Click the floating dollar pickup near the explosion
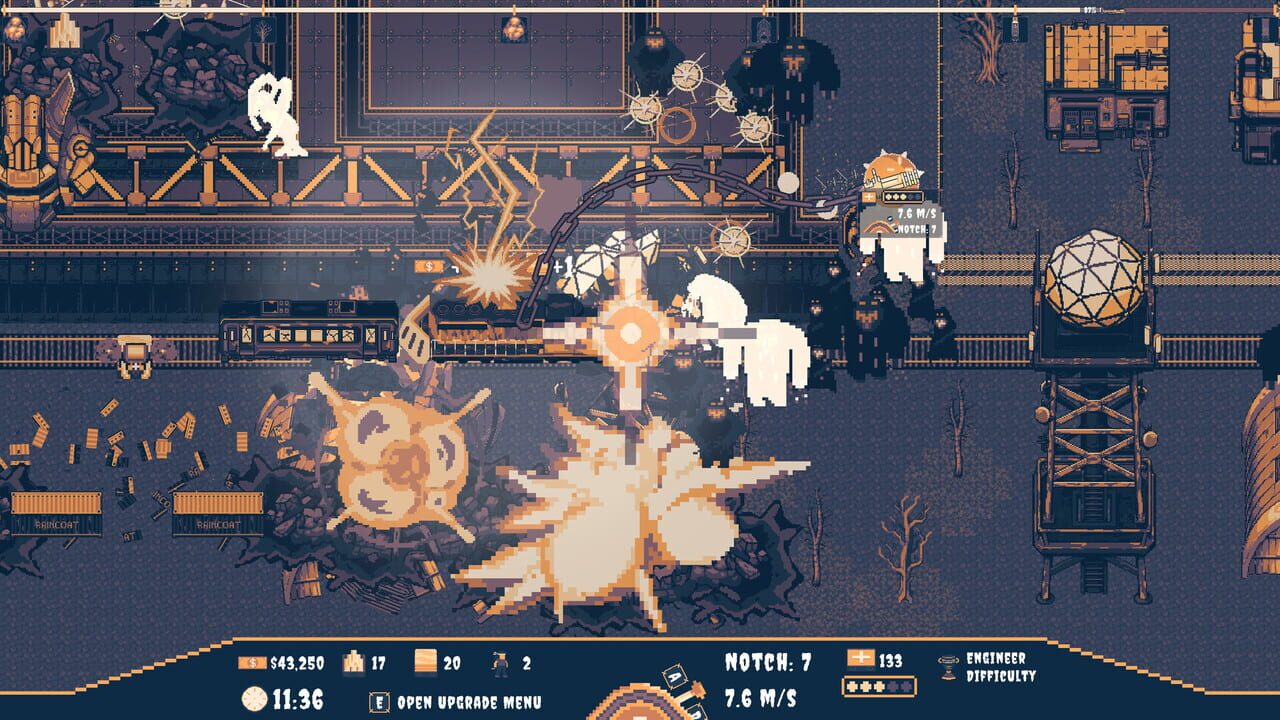The image size is (1280, 720). coord(430,268)
